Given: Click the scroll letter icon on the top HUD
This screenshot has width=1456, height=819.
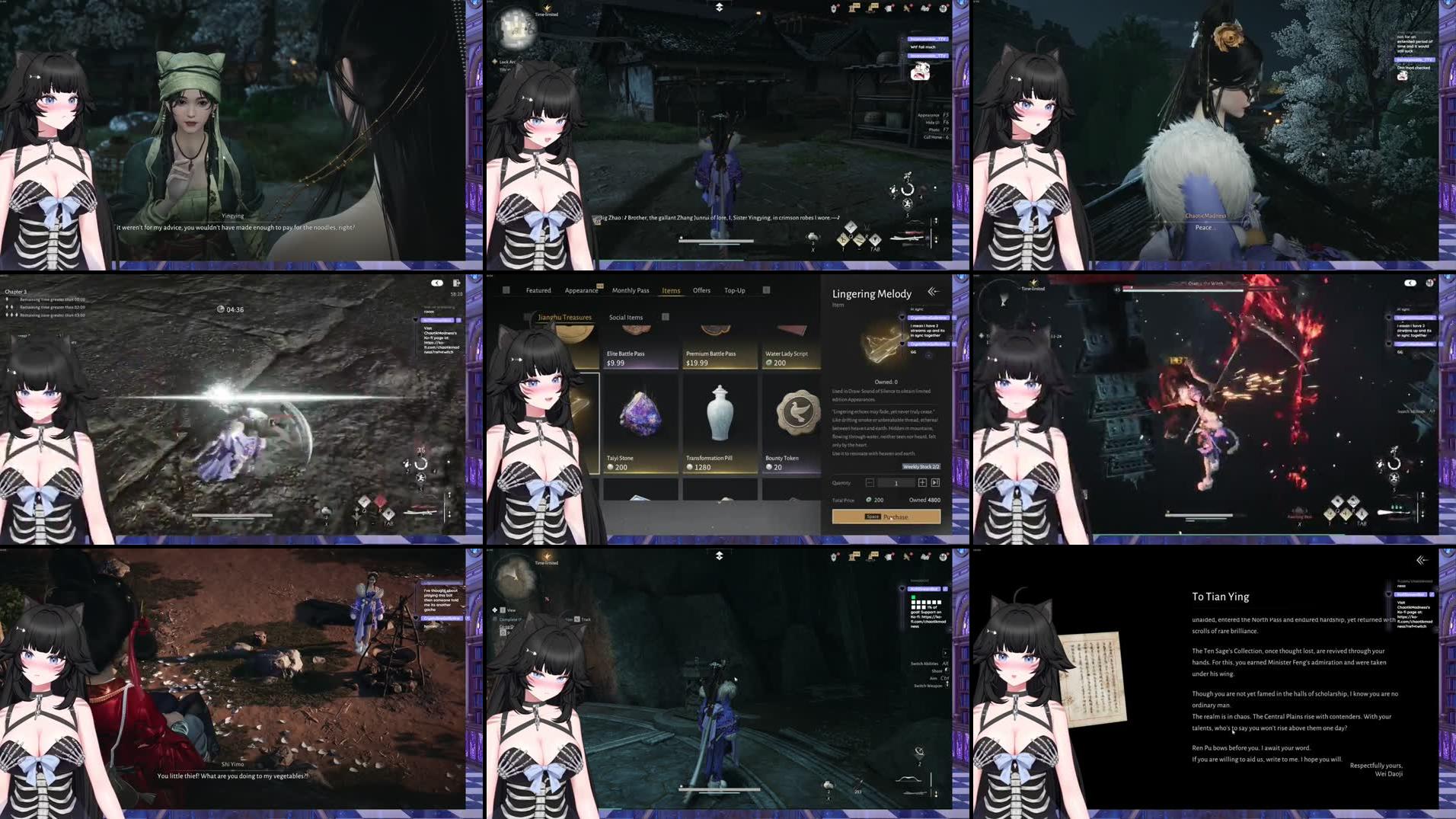Looking at the screenshot, I should click(889, 9).
